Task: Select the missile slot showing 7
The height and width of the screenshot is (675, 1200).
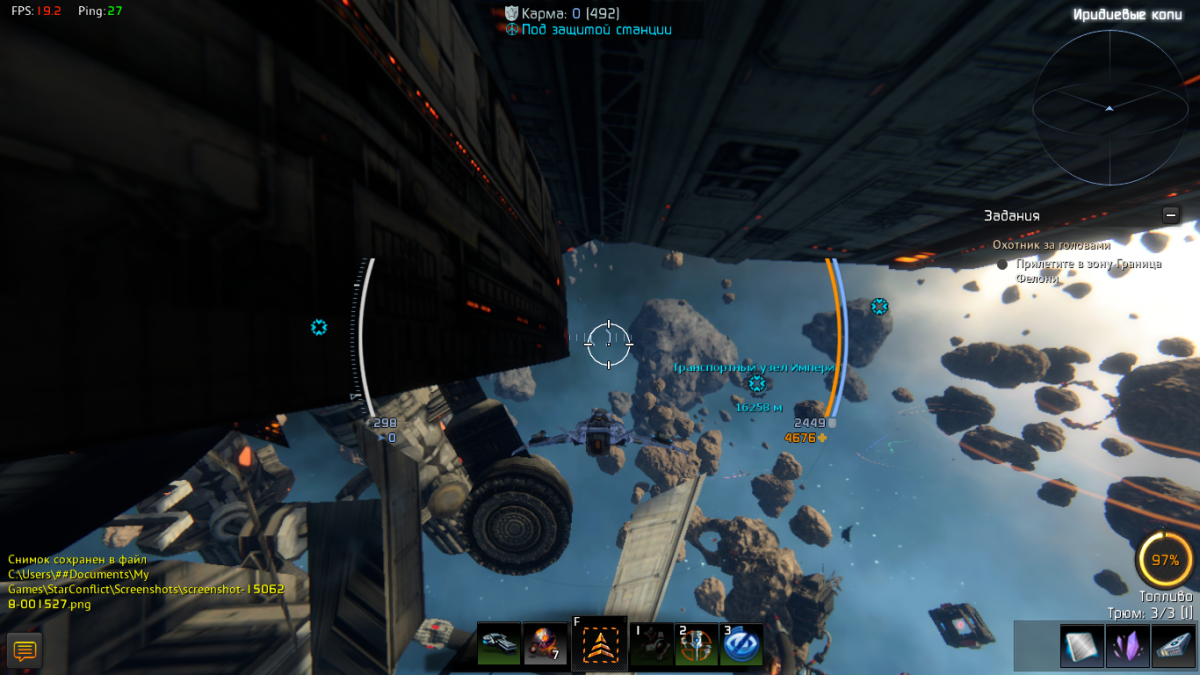Action: coord(545,644)
